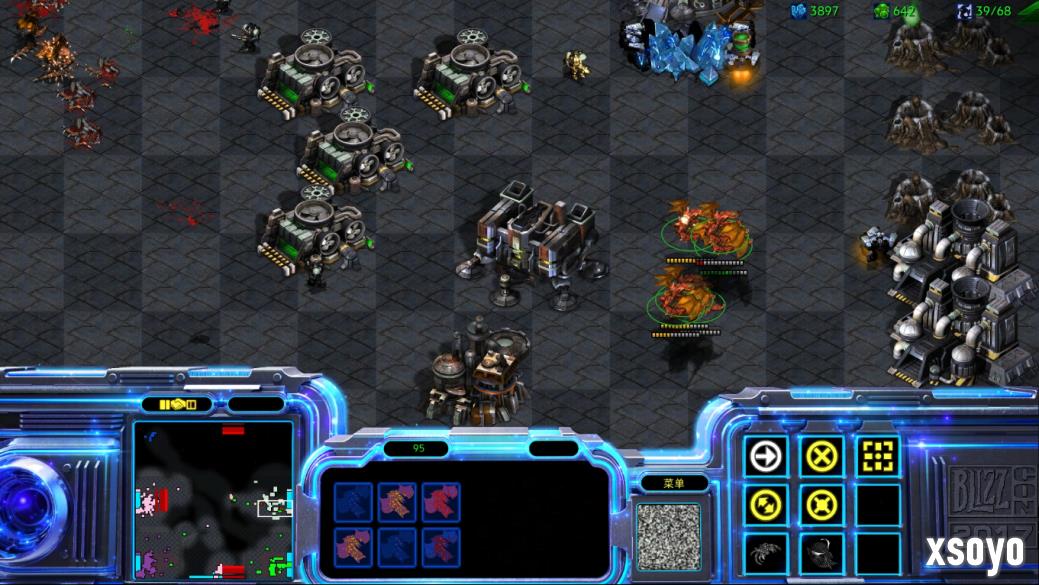Open the 菜单 menu button
This screenshot has width=1039, height=585.
tap(674, 483)
